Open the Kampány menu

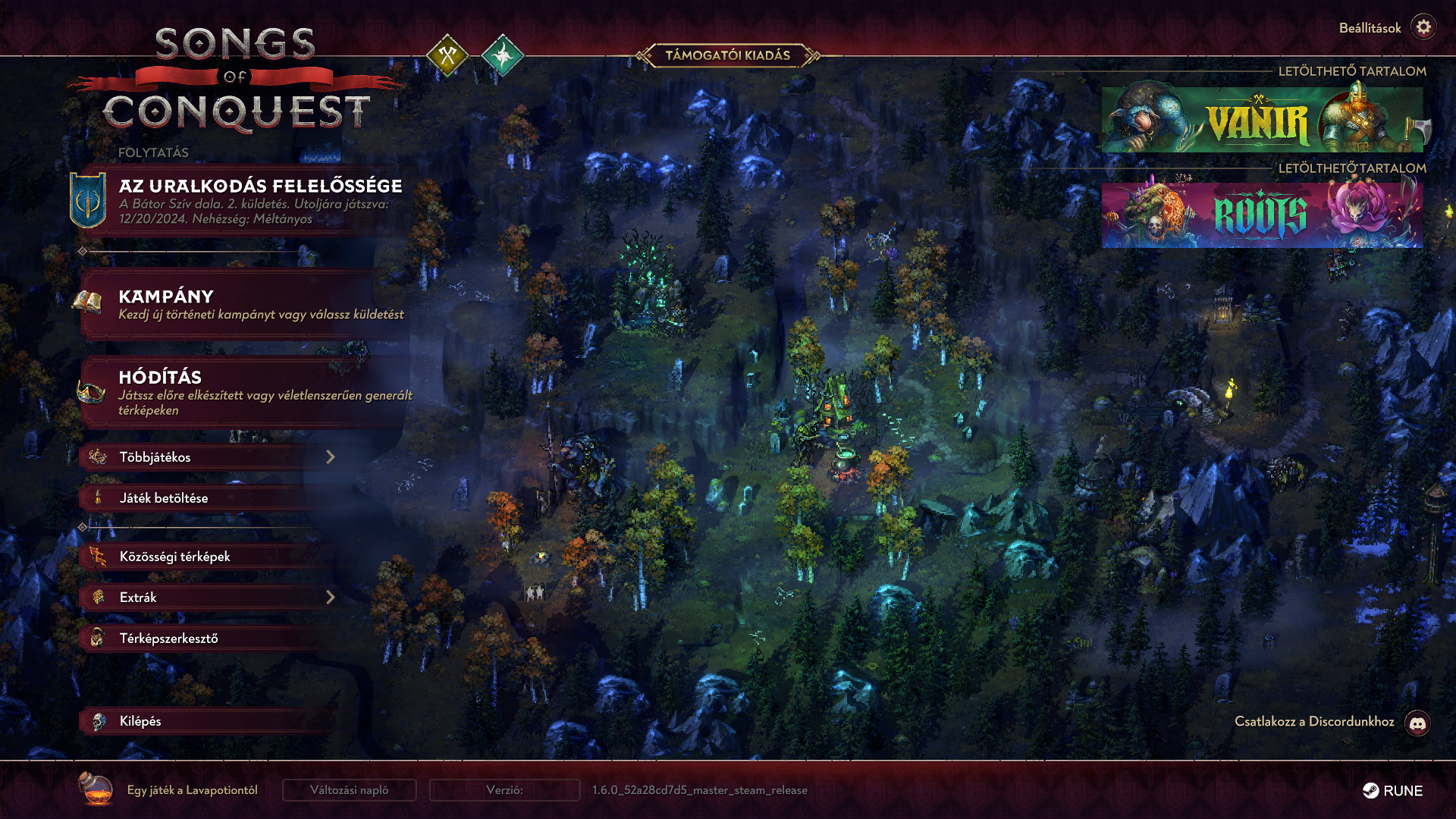coord(243,303)
